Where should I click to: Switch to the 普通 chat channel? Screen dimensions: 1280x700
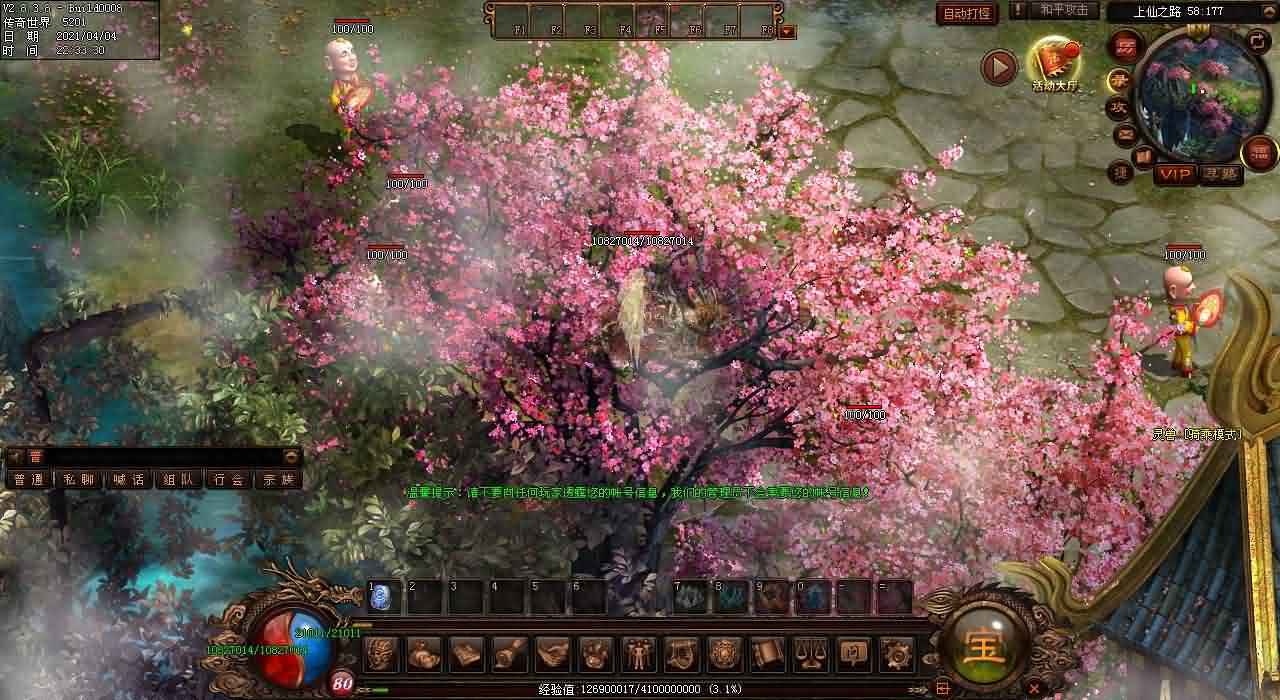29,480
